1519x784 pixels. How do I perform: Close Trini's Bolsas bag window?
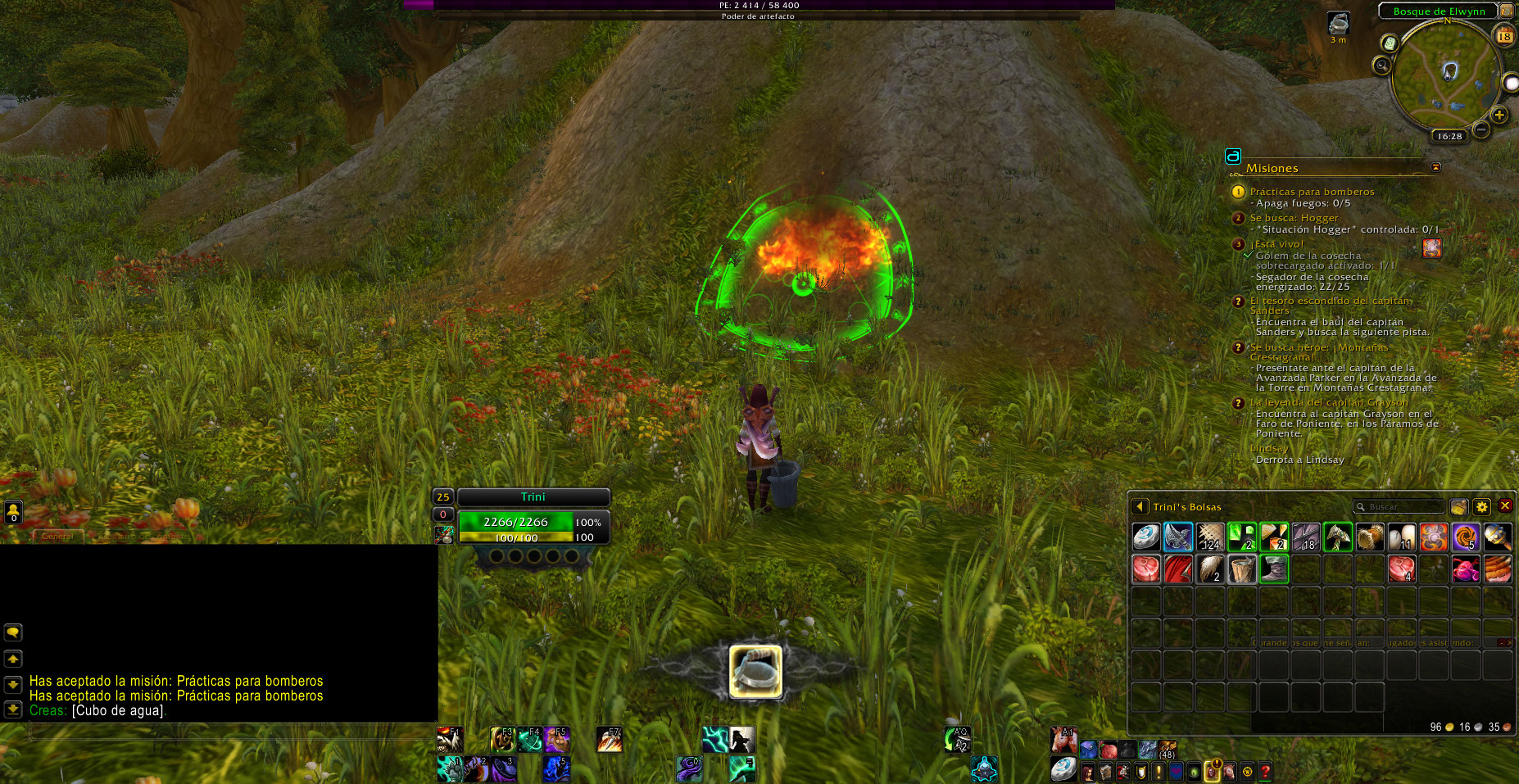[x=1504, y=506]
